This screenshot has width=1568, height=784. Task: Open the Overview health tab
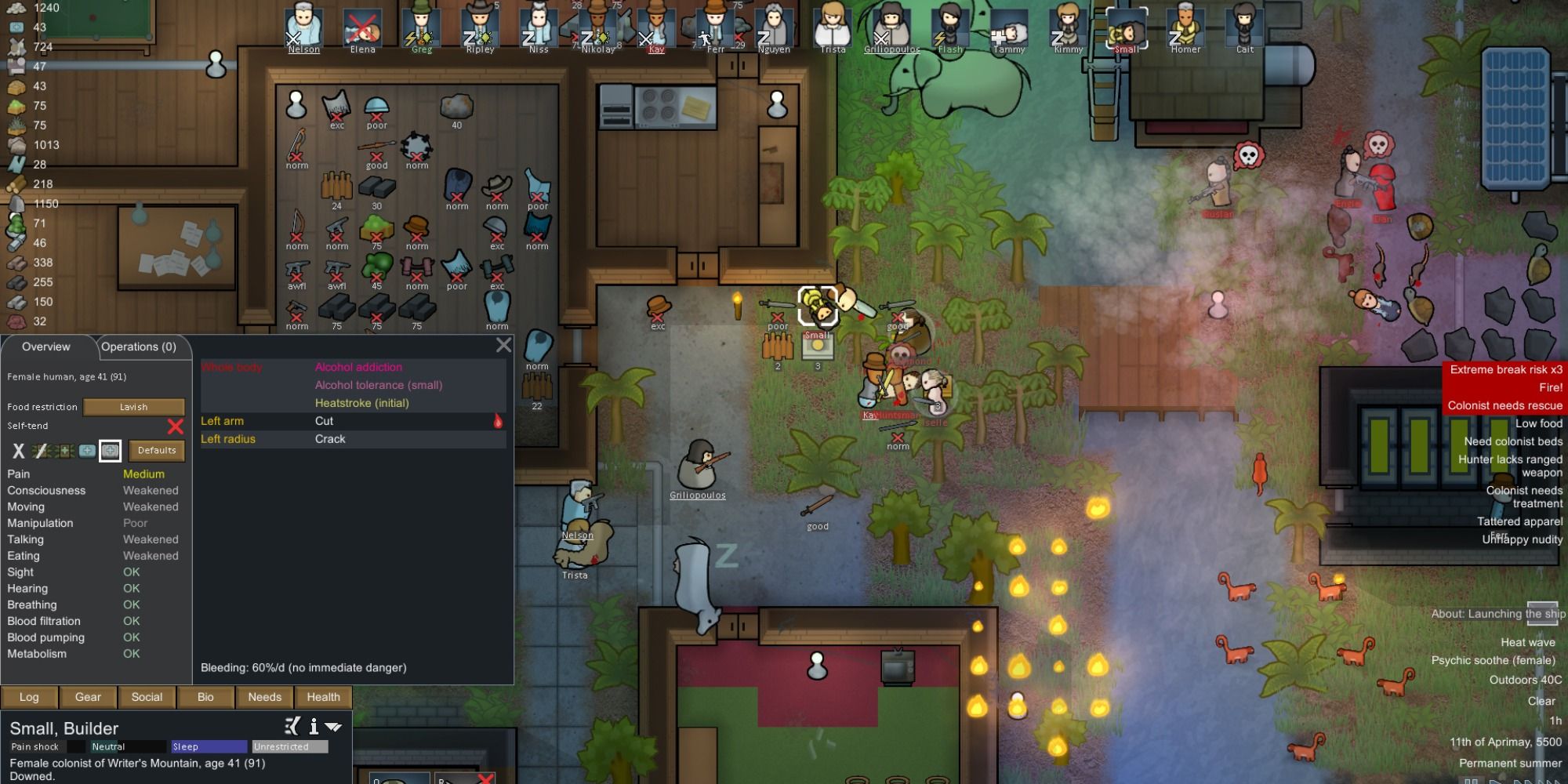pos(46,347)
